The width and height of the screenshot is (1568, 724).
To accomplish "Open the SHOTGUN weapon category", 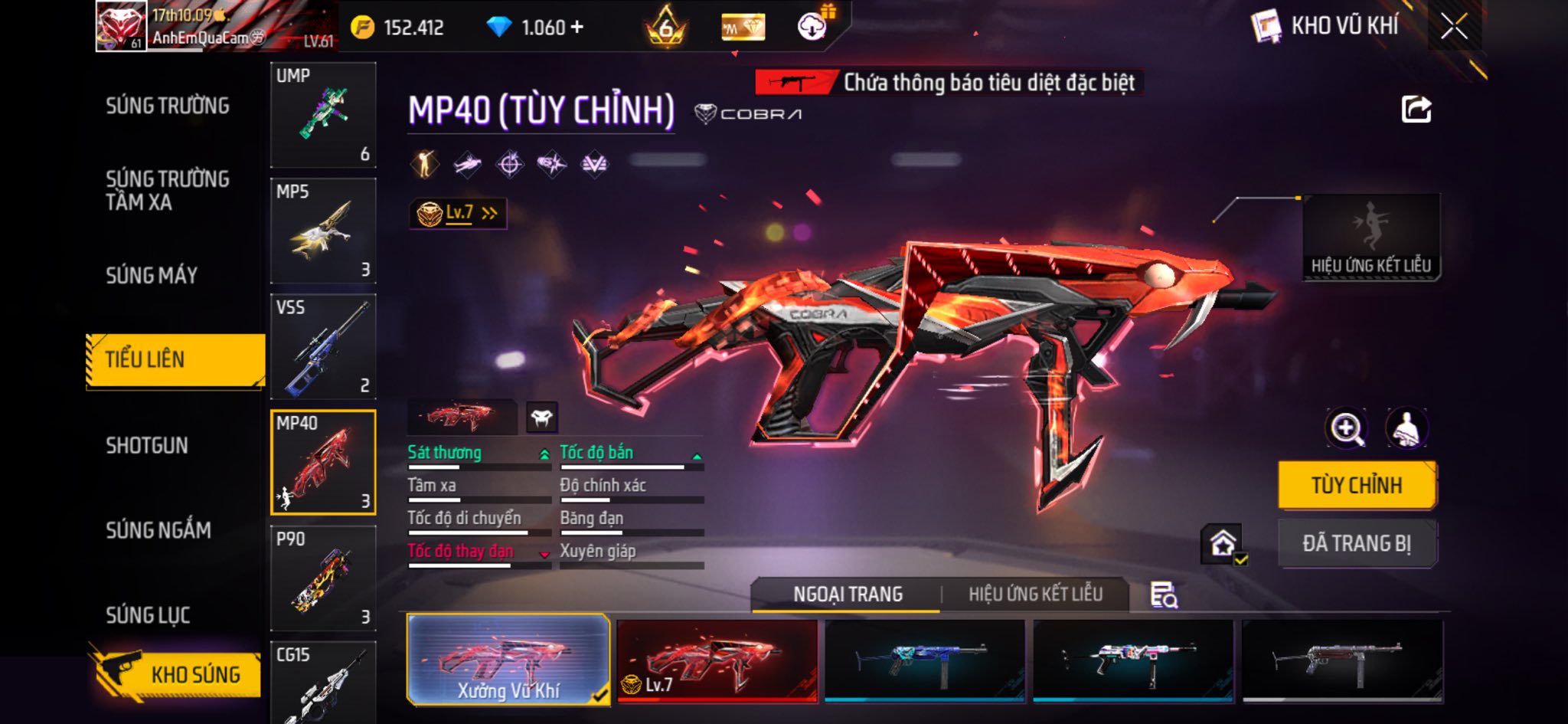I will click(x=147, y=445).
